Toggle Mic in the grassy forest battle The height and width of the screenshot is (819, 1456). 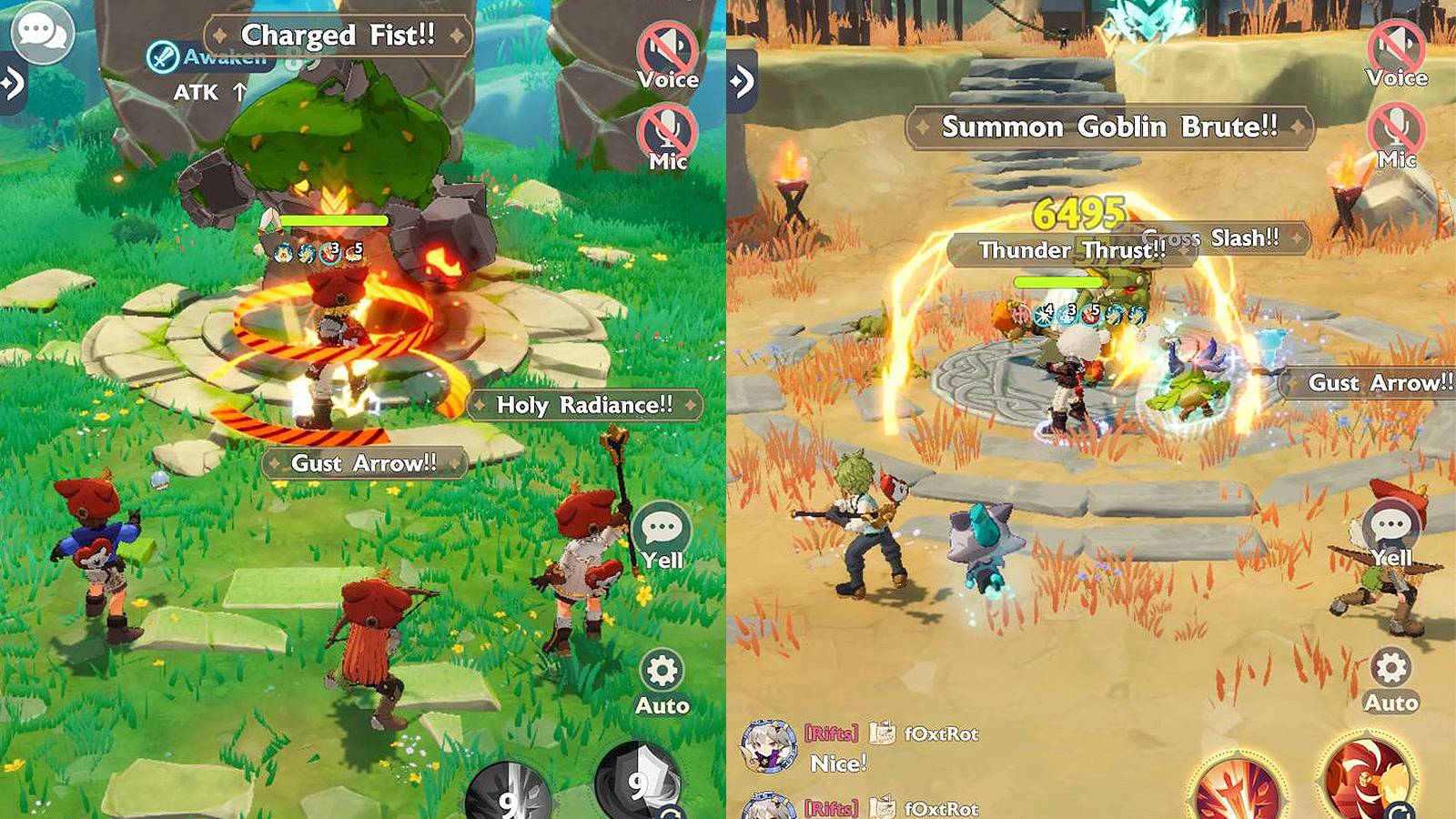click(667, 136)
